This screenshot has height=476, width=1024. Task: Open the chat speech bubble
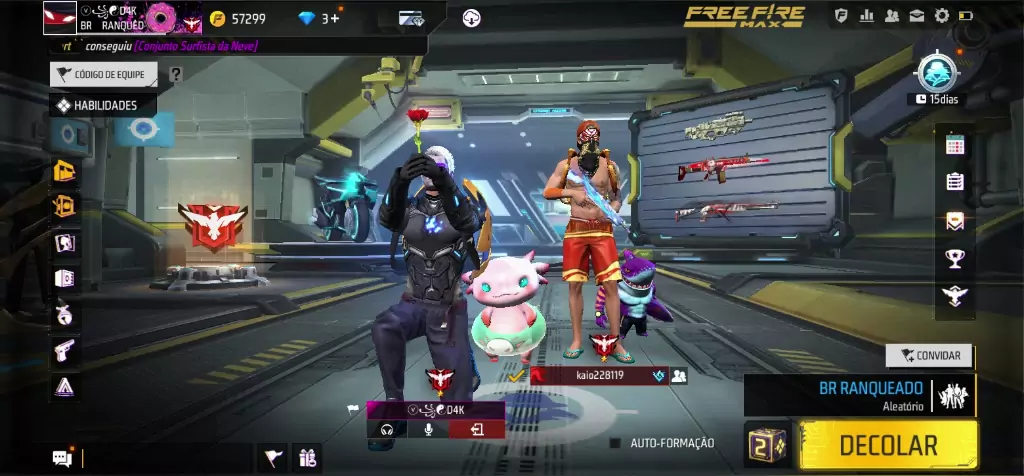click(62, 458)
